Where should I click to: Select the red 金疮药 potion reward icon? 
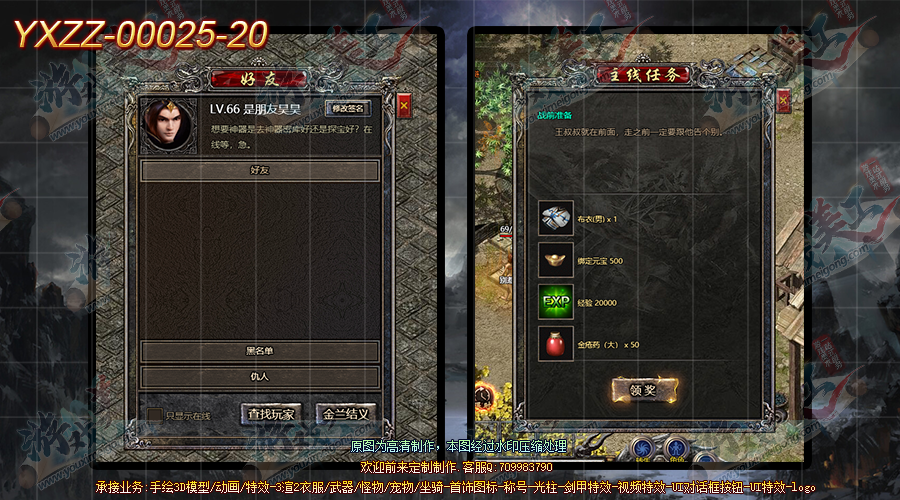coord(555,344)
